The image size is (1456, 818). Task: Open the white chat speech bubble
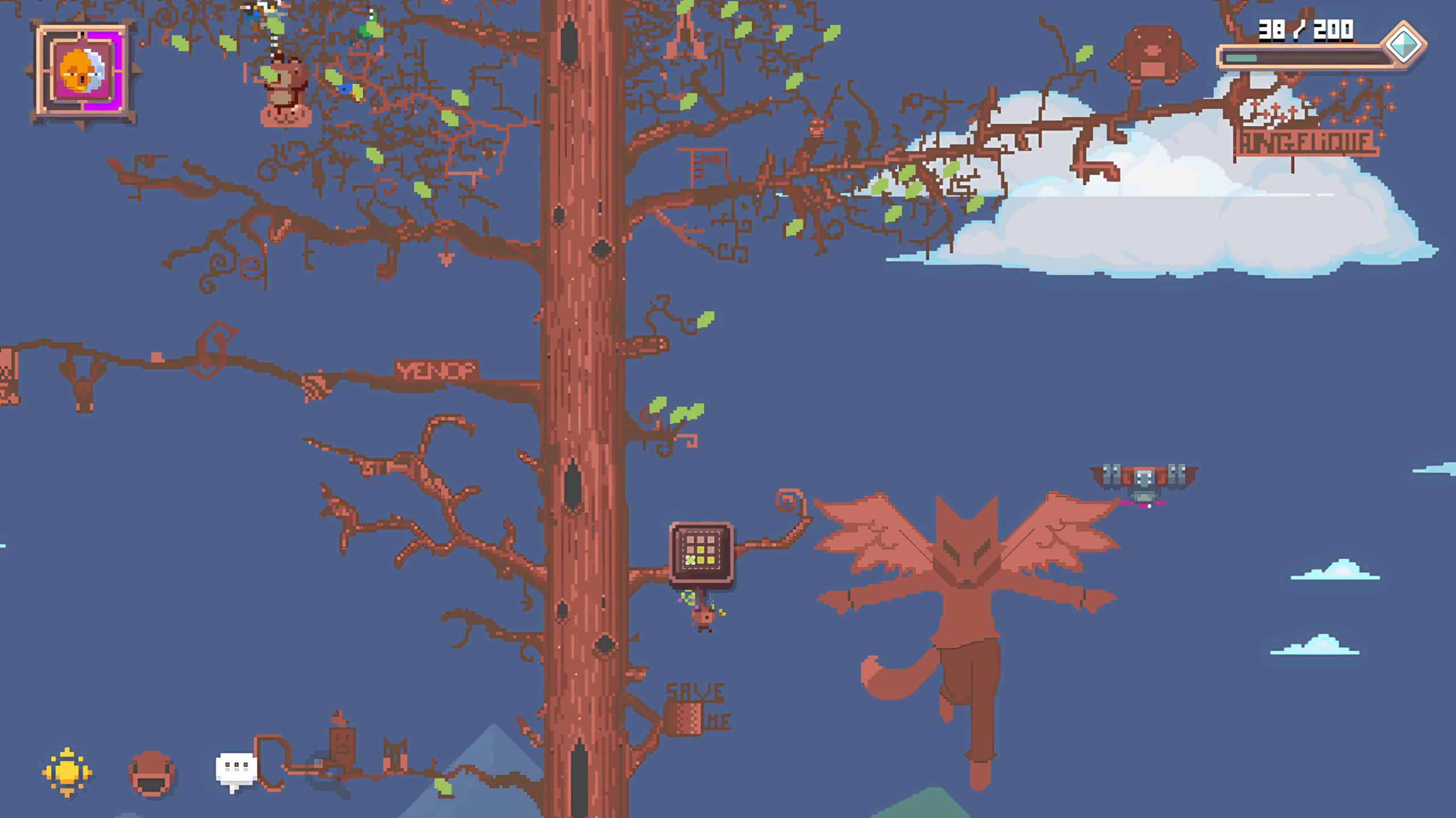pyautogui.click(x=236, y=770)
